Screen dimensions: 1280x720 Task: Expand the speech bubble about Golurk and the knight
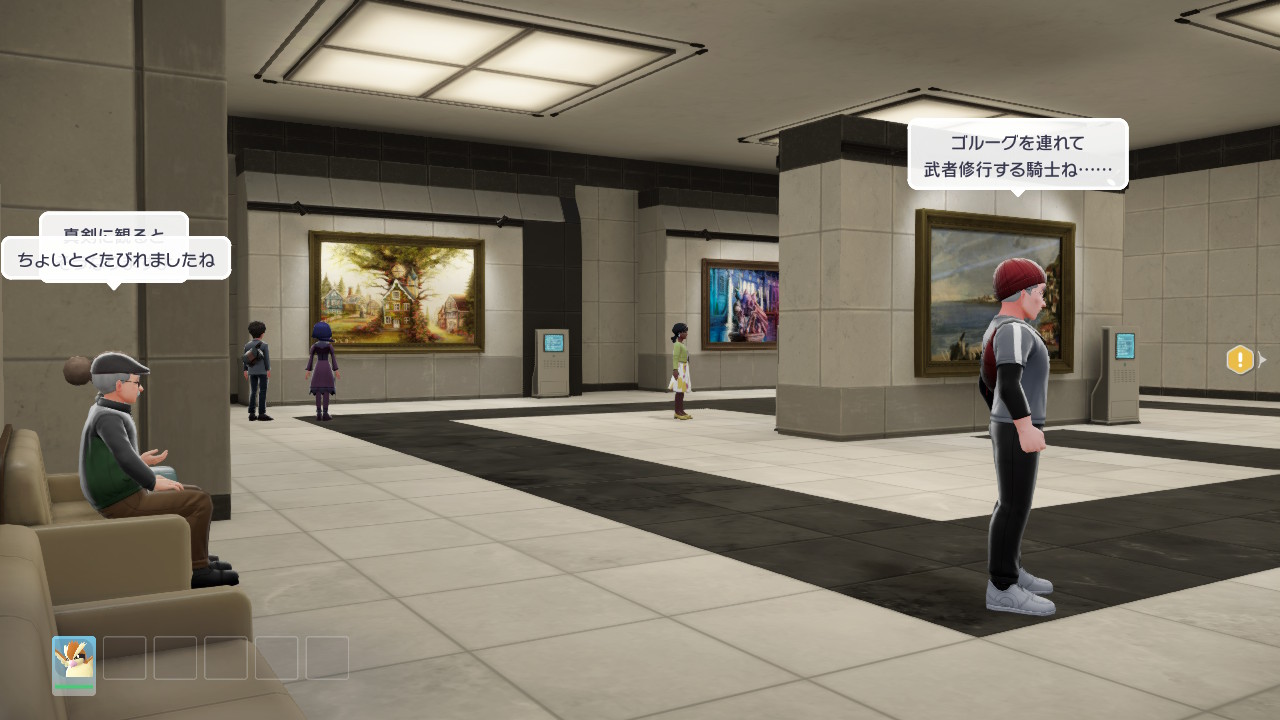(1017, 155)
